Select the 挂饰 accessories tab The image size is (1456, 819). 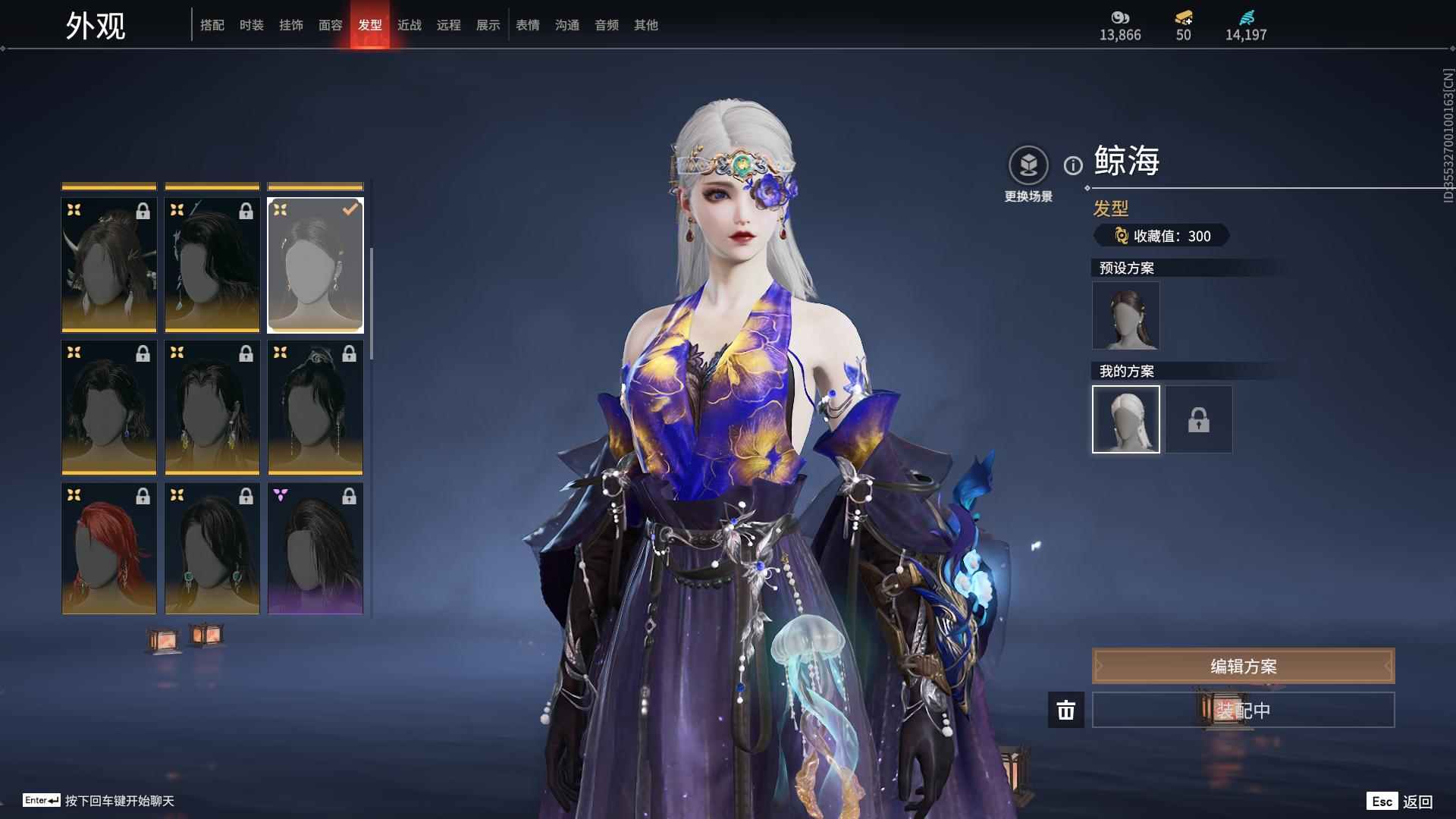(291, 25)
